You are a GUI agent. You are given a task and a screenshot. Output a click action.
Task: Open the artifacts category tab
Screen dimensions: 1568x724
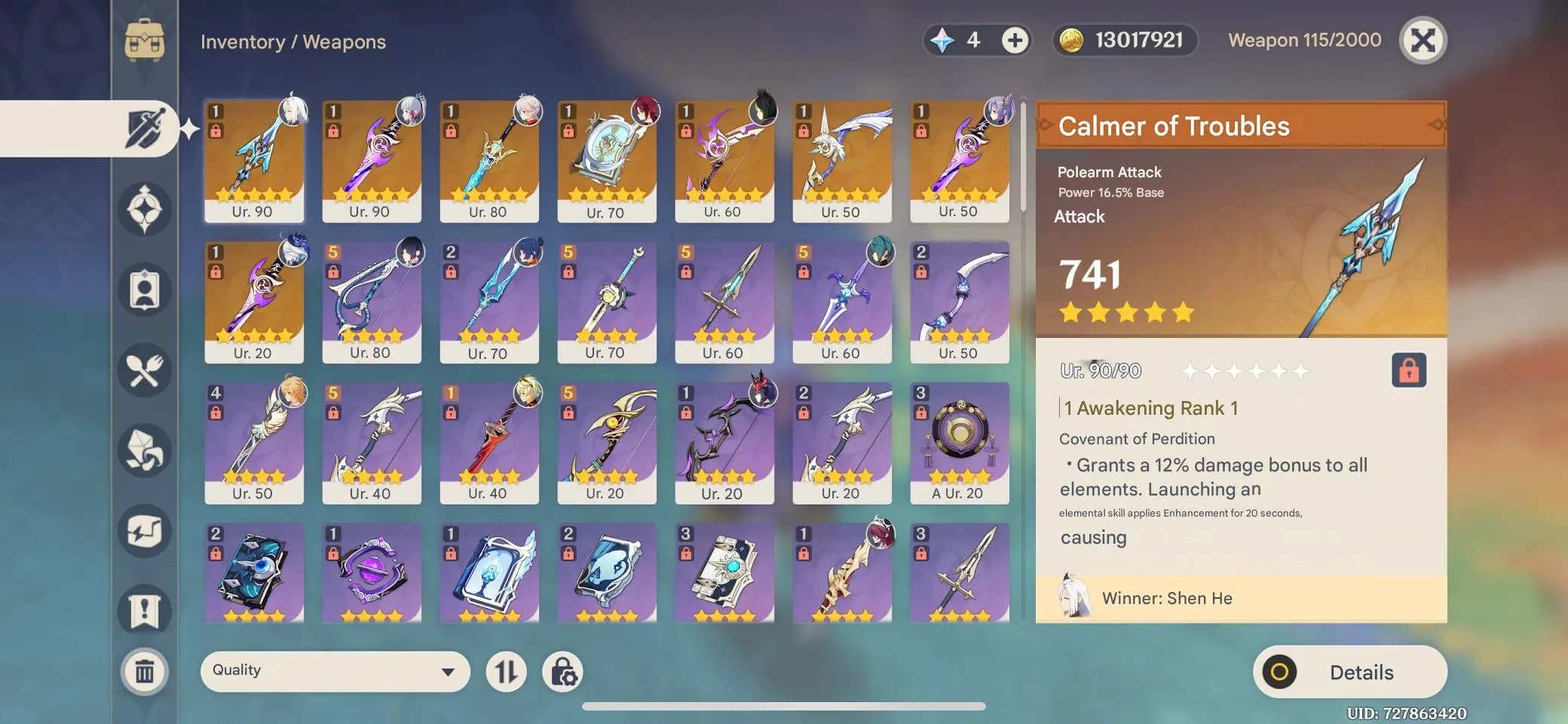click(x=144, y=209)
